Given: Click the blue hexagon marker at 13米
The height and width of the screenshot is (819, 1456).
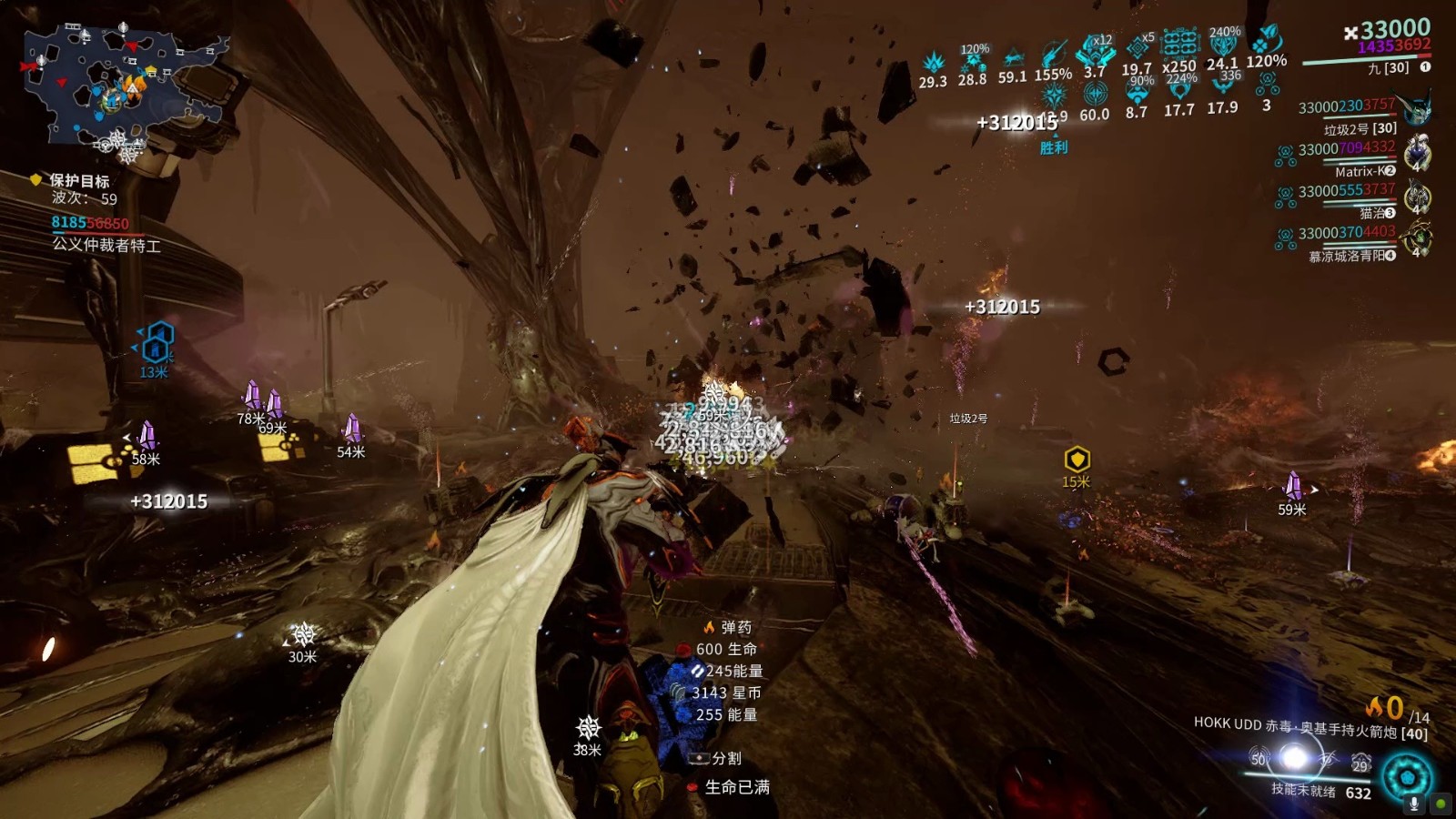Looking at the screenshot, I should coord(157,340).
